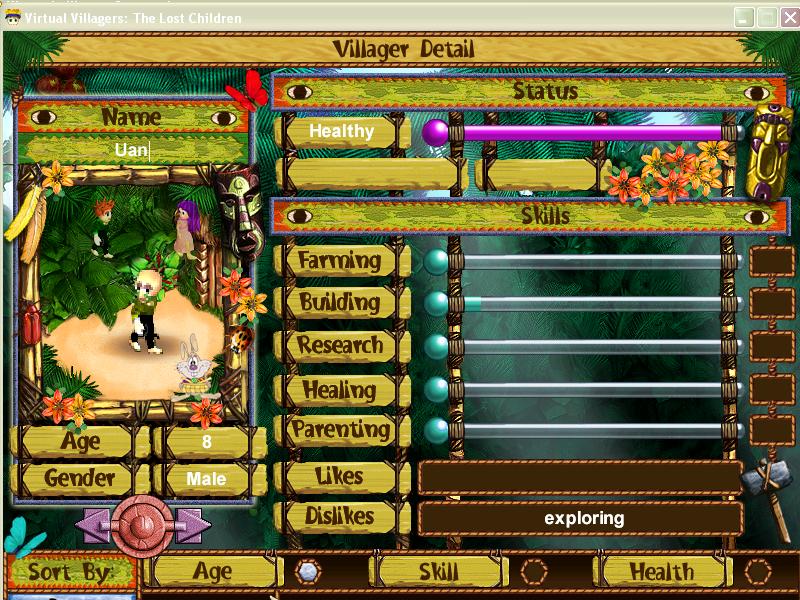Click the villager name field showing Uan
800x600 pixels.
[x=131, y=150]
